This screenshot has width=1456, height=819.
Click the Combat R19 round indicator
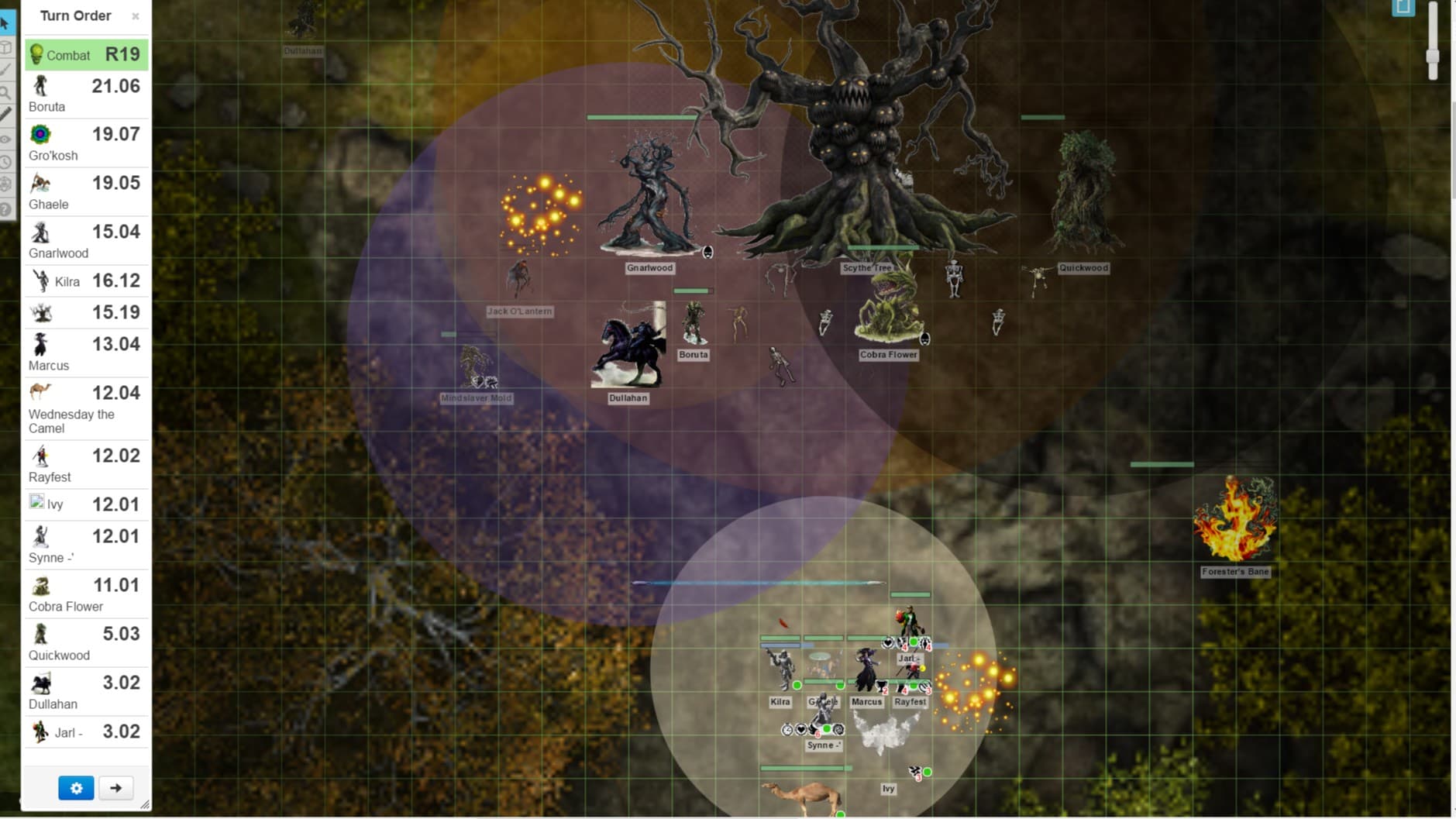pos(85,54)
